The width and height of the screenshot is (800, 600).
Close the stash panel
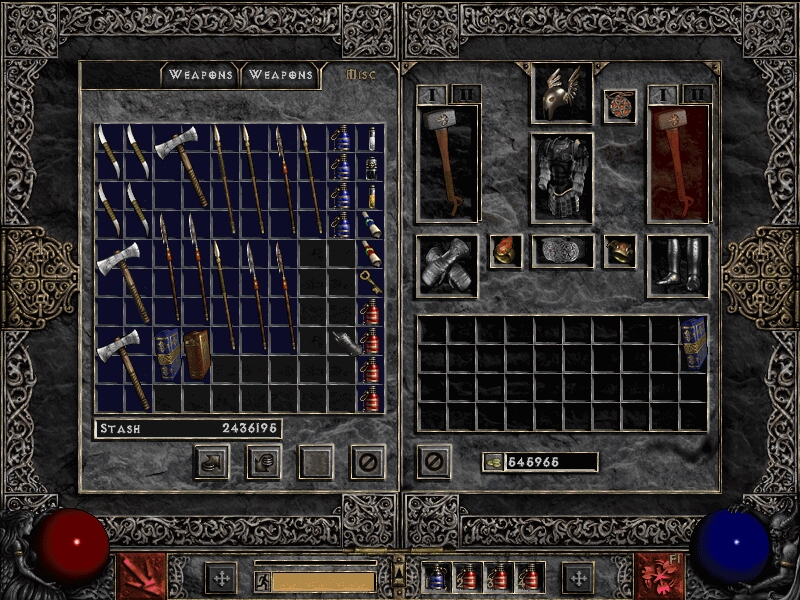[367, 462]
